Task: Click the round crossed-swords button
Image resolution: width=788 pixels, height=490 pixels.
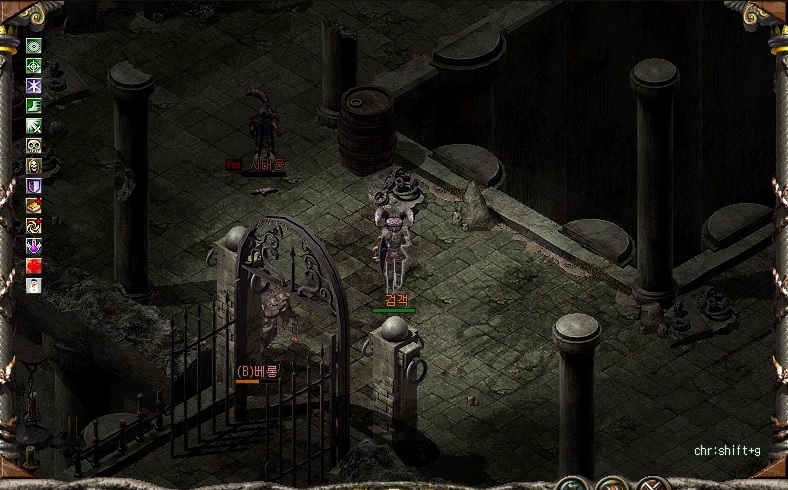Action: tap(652, 484)
